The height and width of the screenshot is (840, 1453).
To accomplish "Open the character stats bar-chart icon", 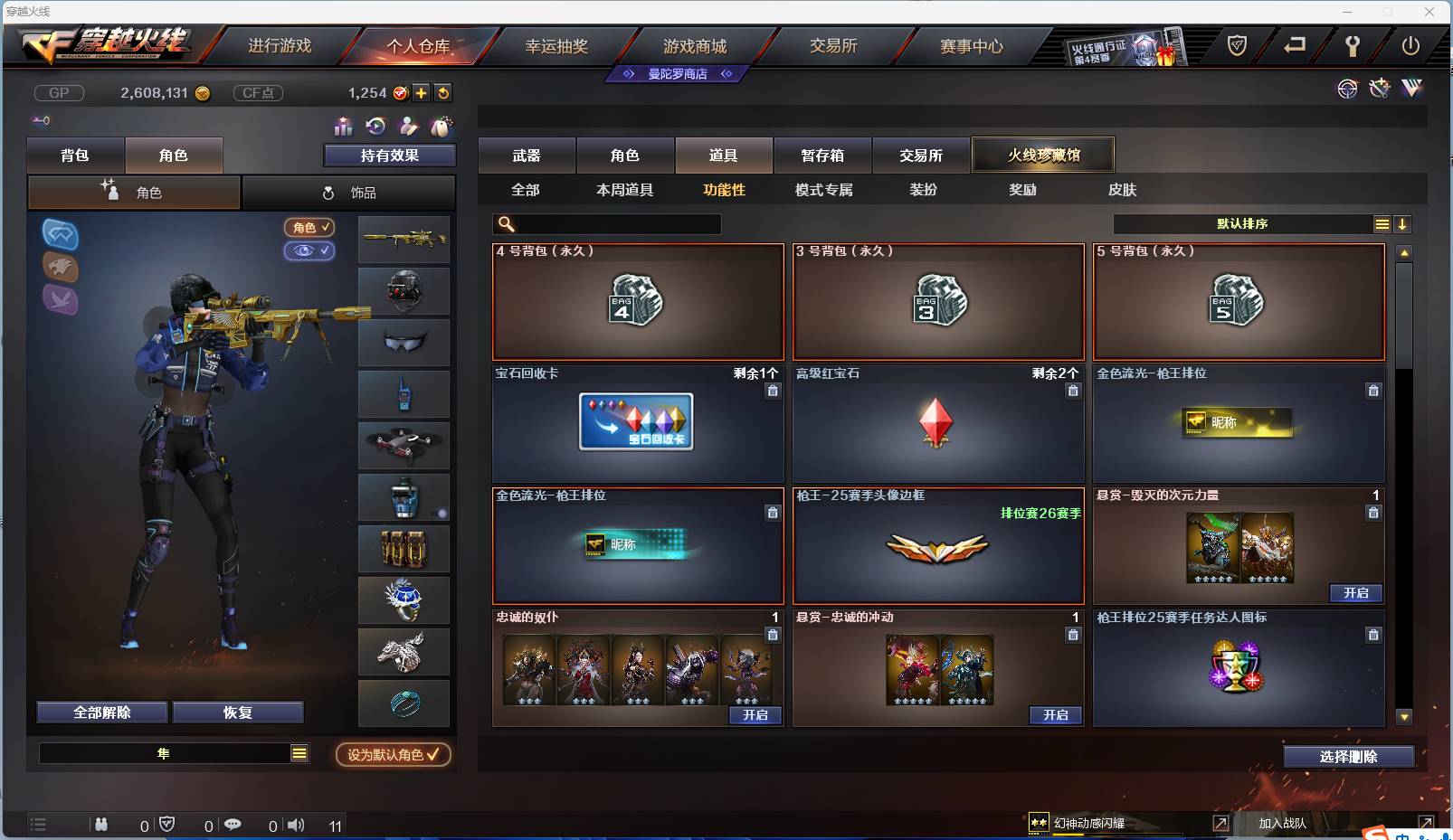I will coord(343,127).
